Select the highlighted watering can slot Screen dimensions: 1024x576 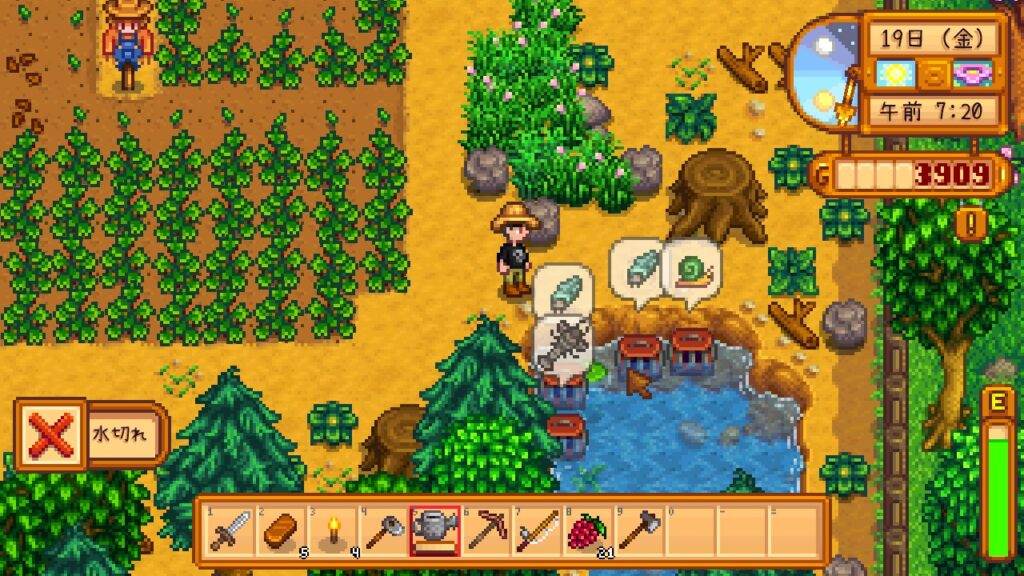click(435, 530)
